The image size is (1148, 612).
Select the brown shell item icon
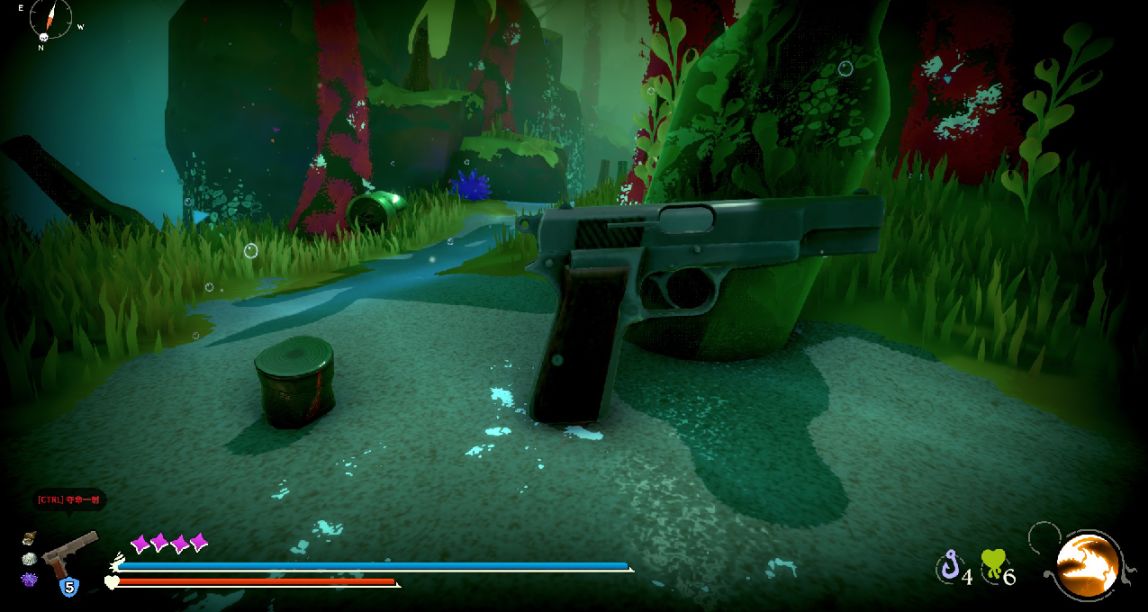[29, 539]
